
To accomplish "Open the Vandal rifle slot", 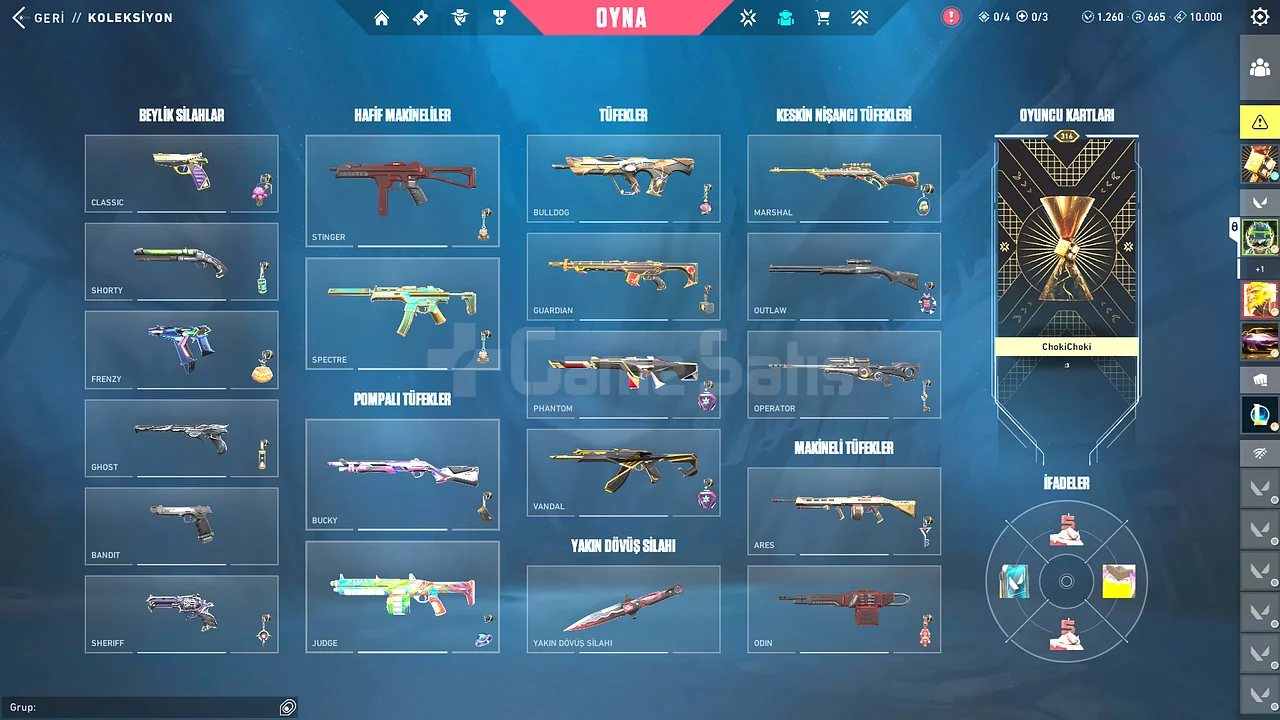I will pos(623,472).
